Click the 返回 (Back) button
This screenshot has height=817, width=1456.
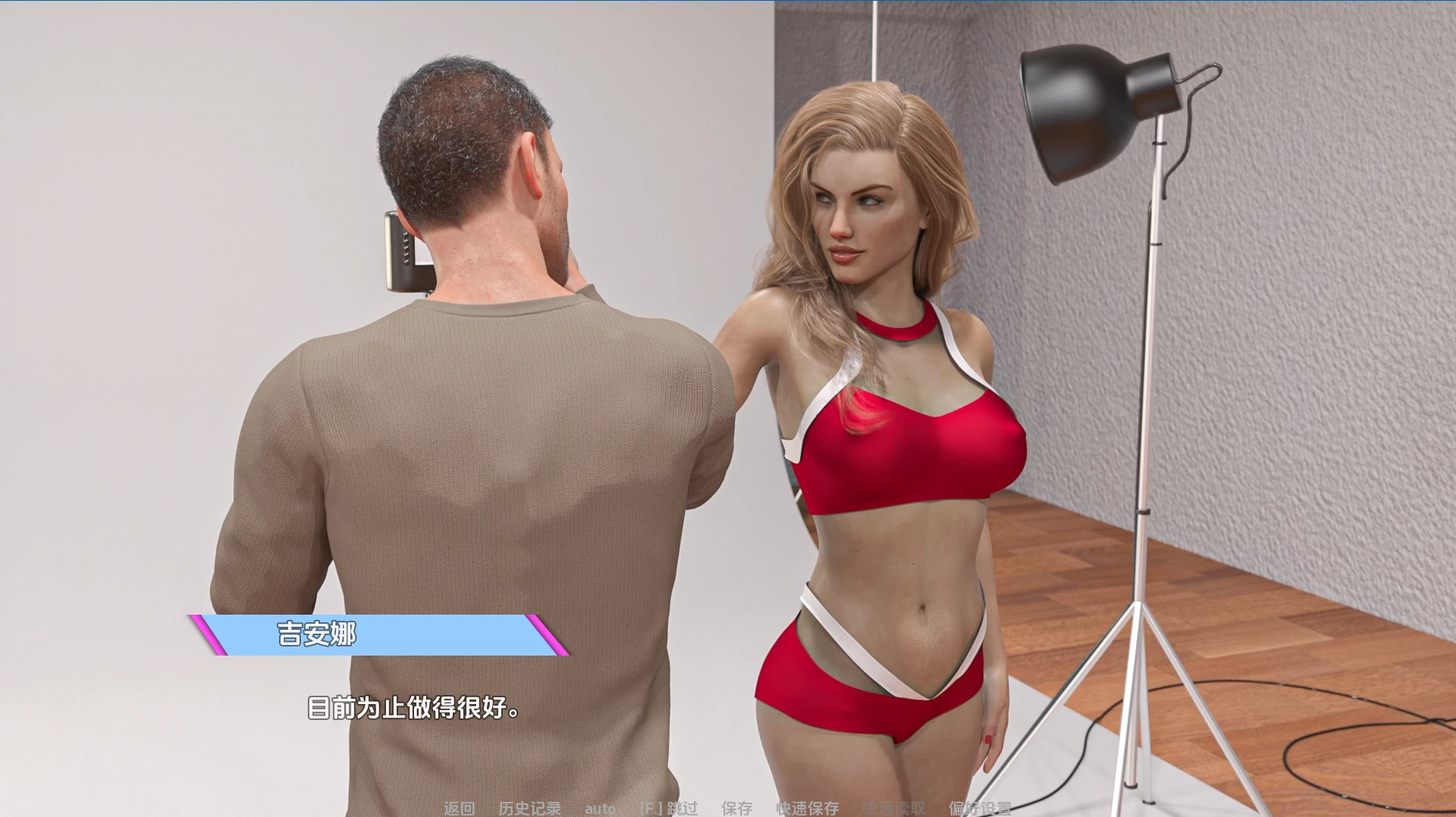(x=459, y=808)
